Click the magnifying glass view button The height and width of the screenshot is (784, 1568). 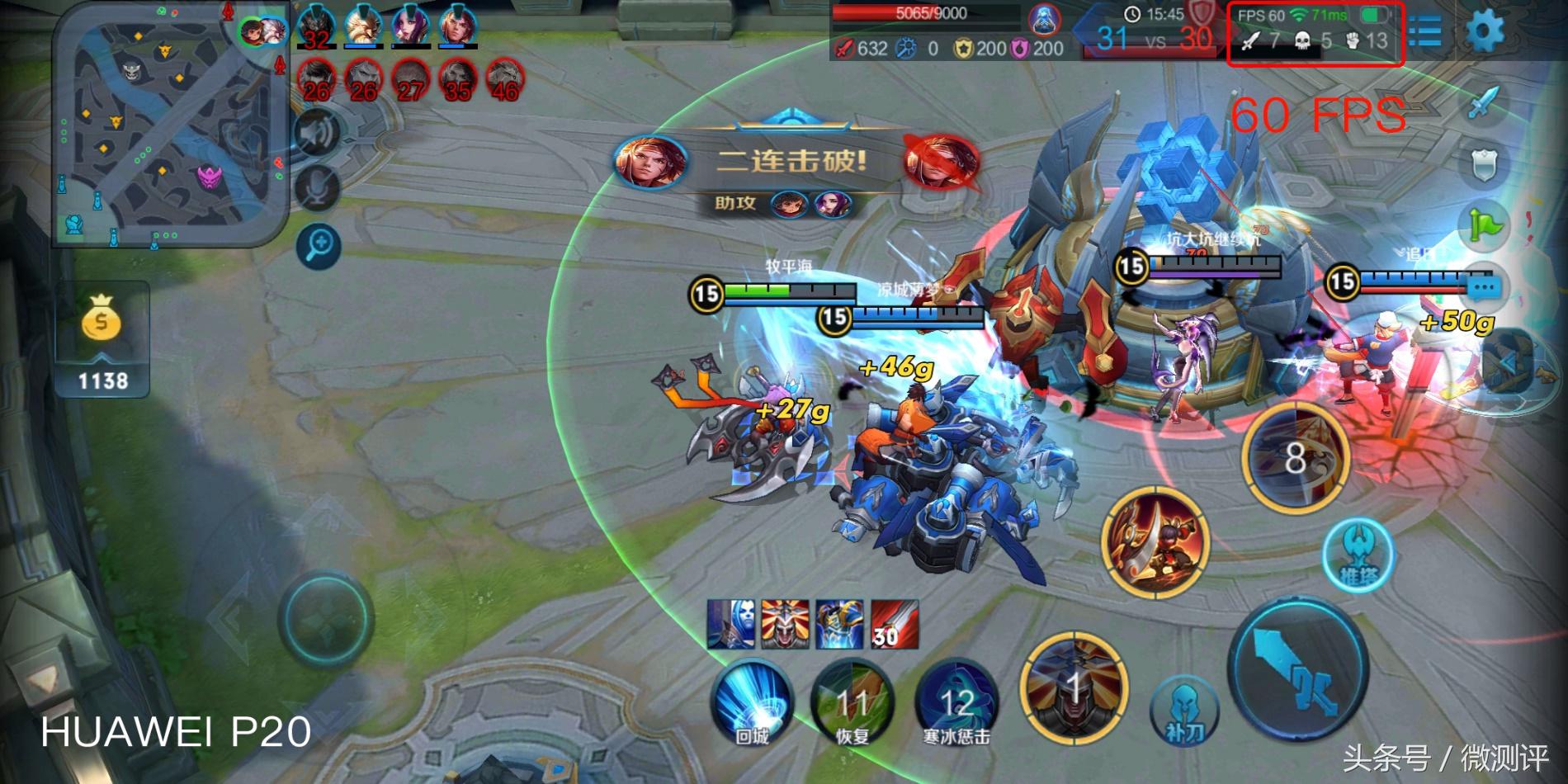coord(319,245)
